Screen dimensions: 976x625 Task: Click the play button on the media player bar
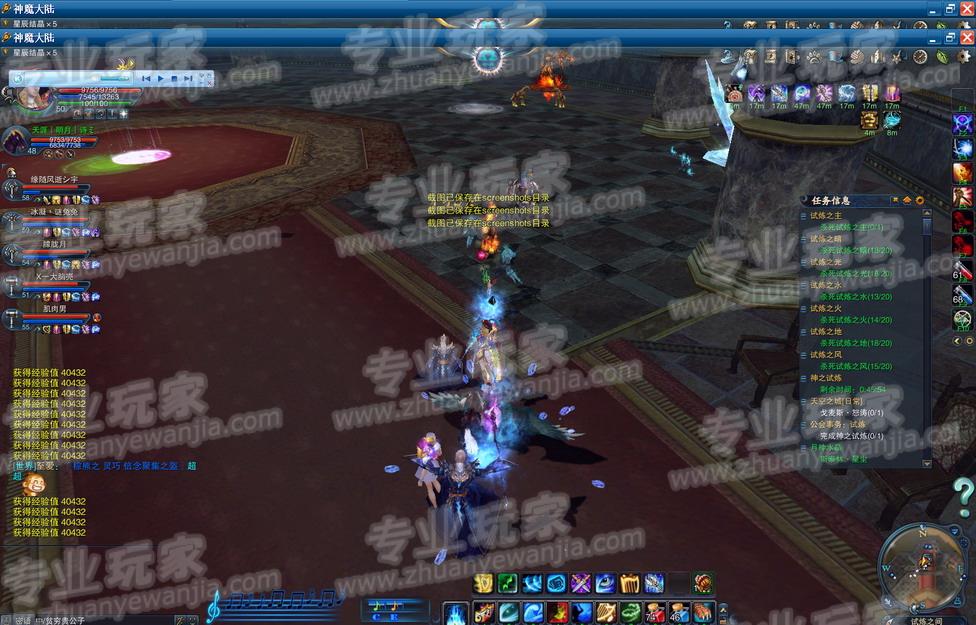(160, 78)
